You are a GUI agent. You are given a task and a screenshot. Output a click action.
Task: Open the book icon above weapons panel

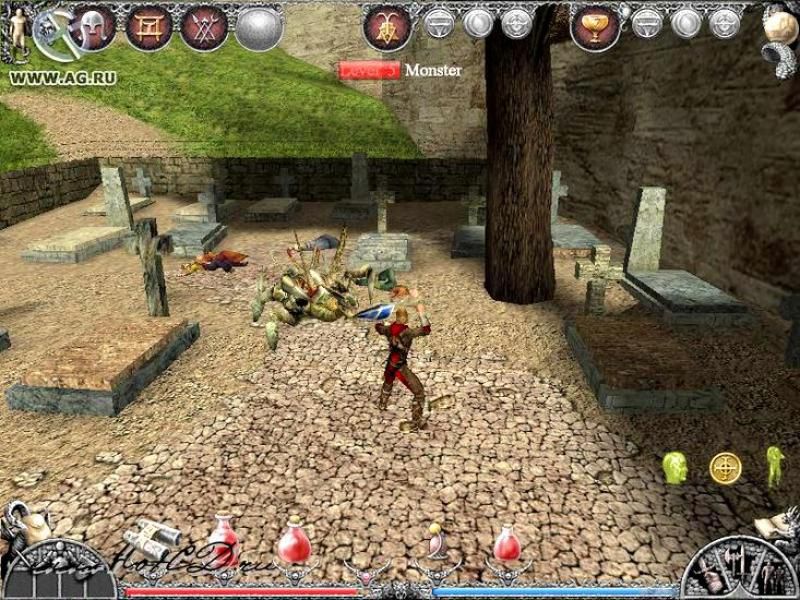pyautogui.click(x=773, y=525)
